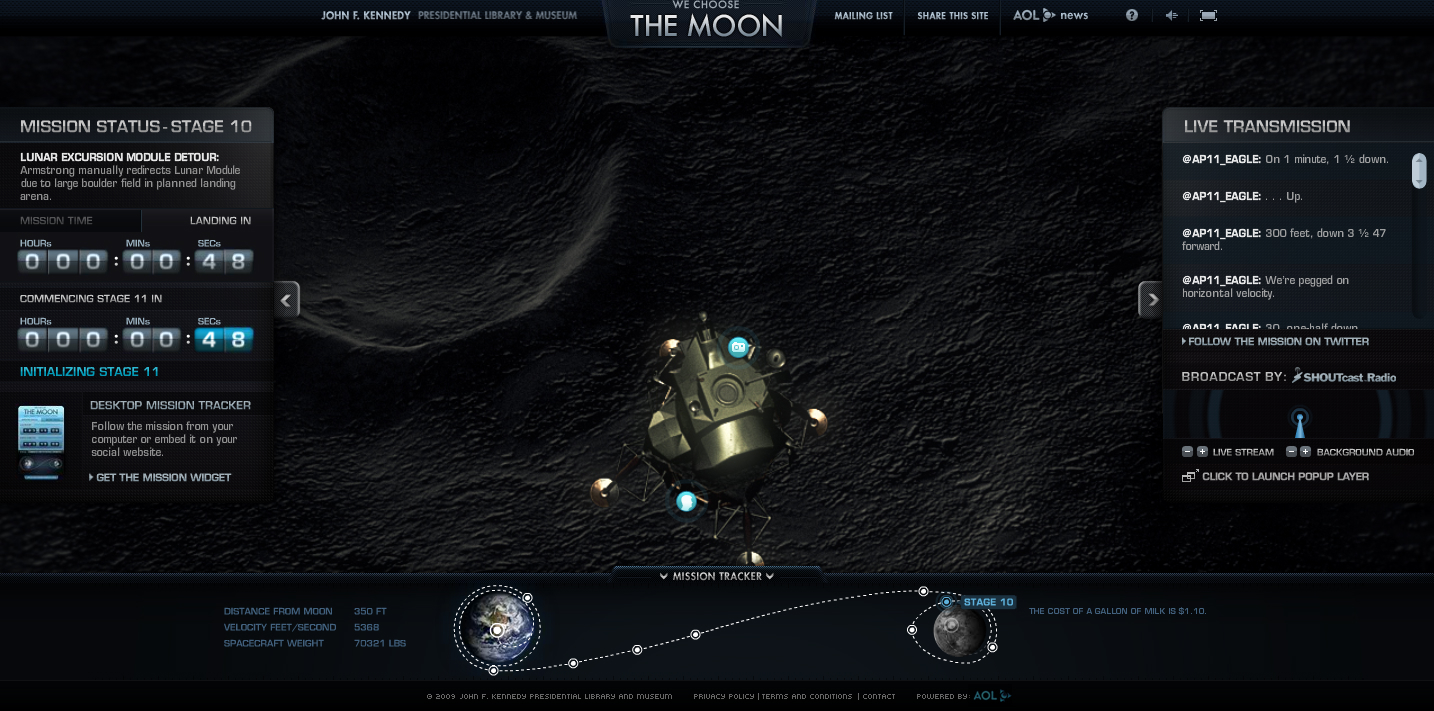Image resolution: width=1434 pixels, height=711 pixels.
Task: Open the AOL News link
Action: click(1050, 16)
